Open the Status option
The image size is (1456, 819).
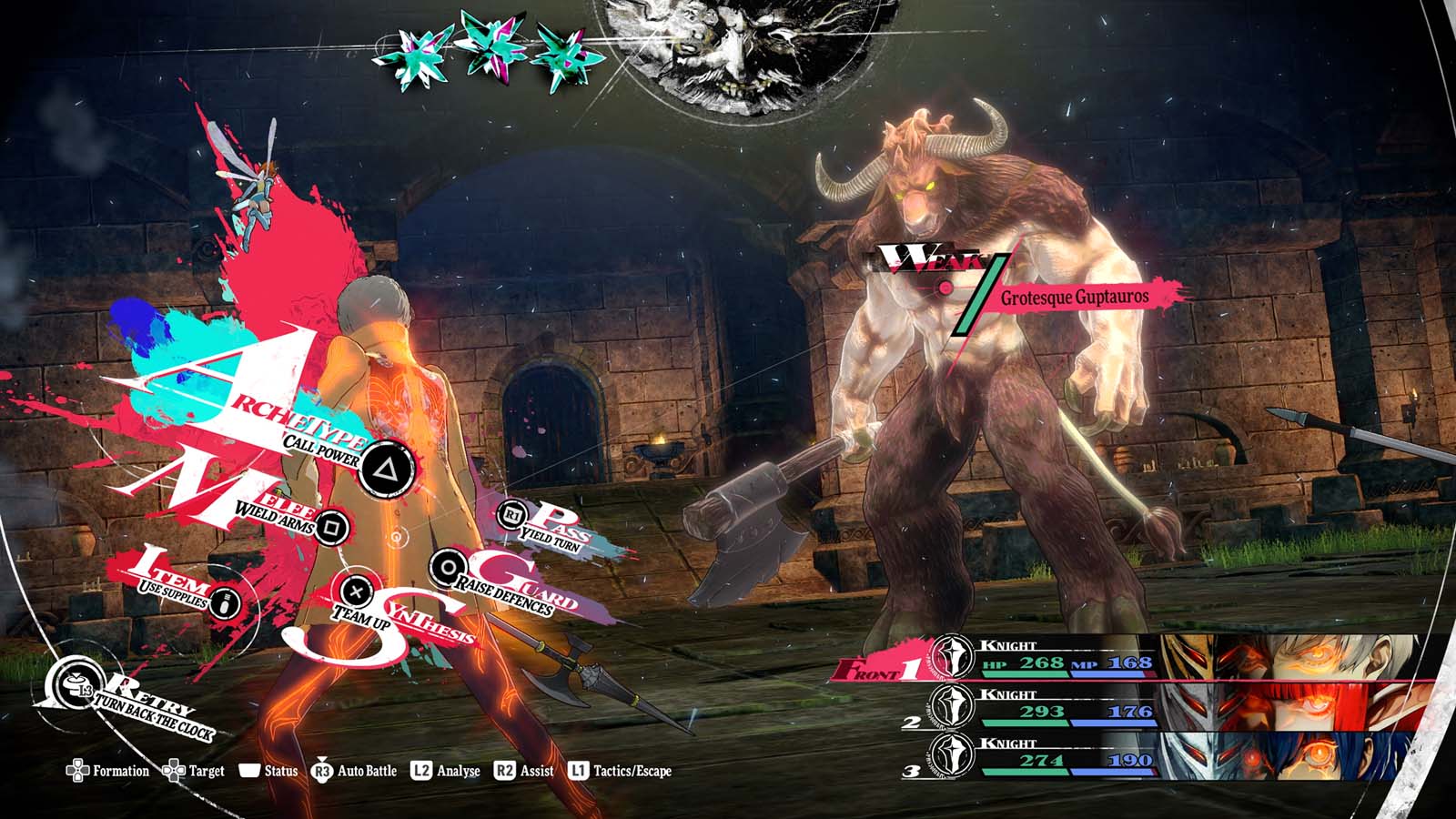(x=269, y=771)
